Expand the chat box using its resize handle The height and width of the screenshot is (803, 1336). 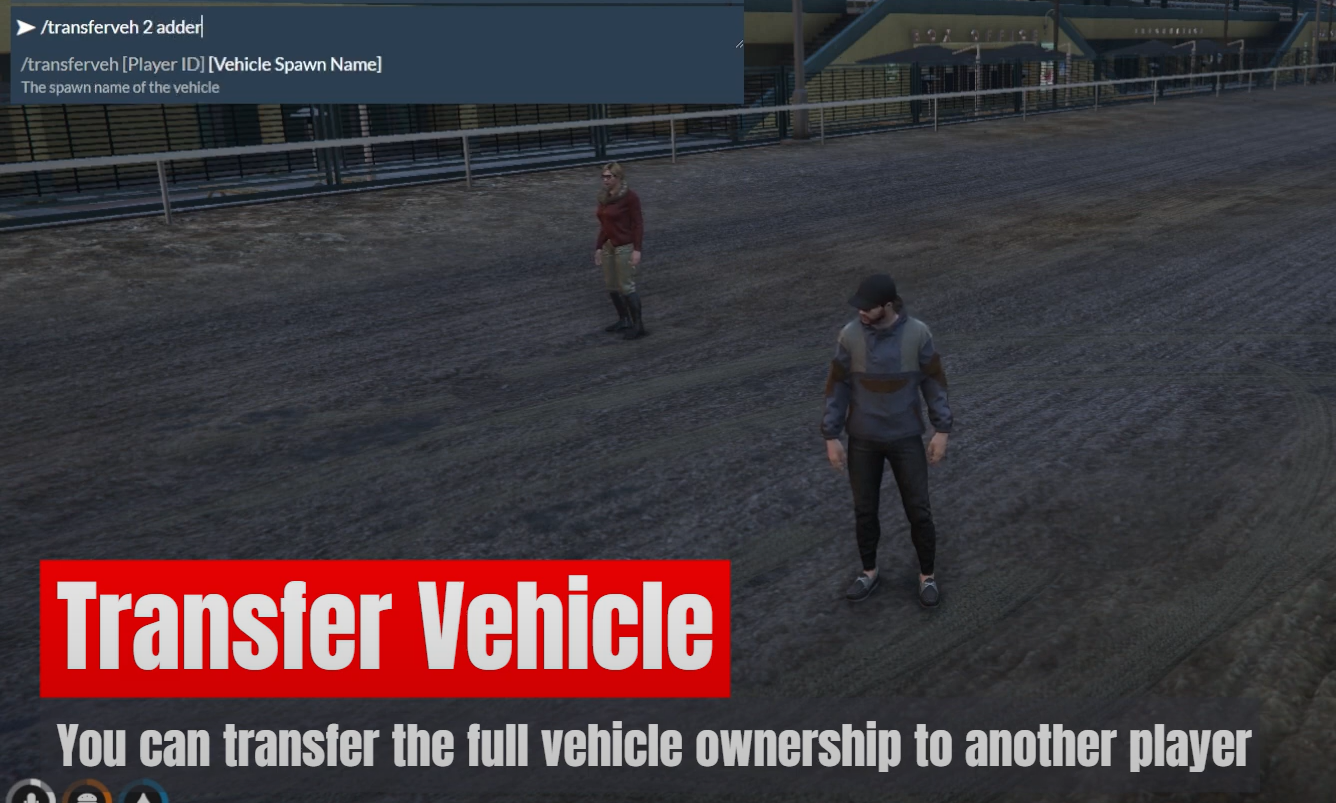[739, 44]
